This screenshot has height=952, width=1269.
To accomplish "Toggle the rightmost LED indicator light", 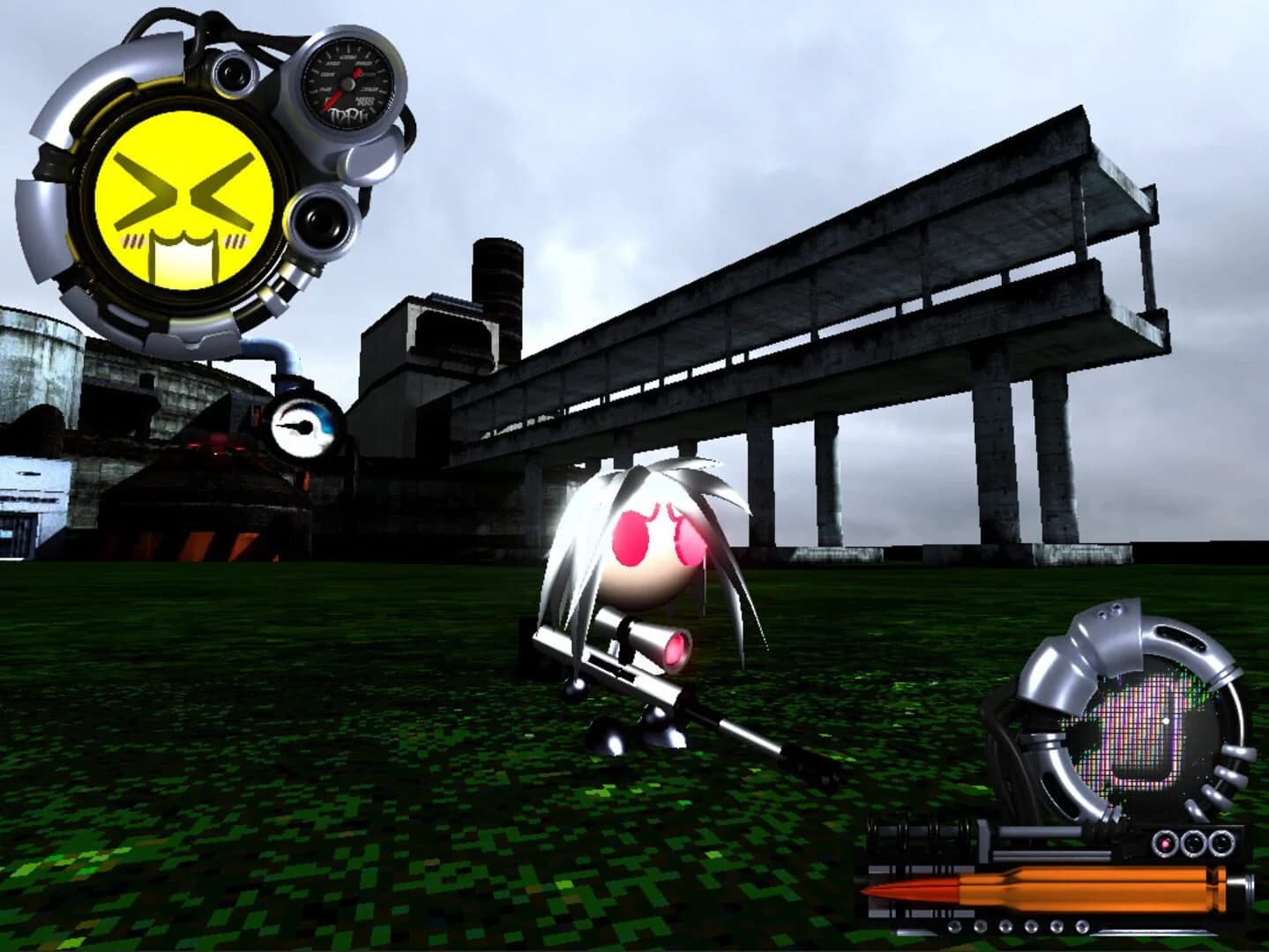I will tap(1221, 844).
